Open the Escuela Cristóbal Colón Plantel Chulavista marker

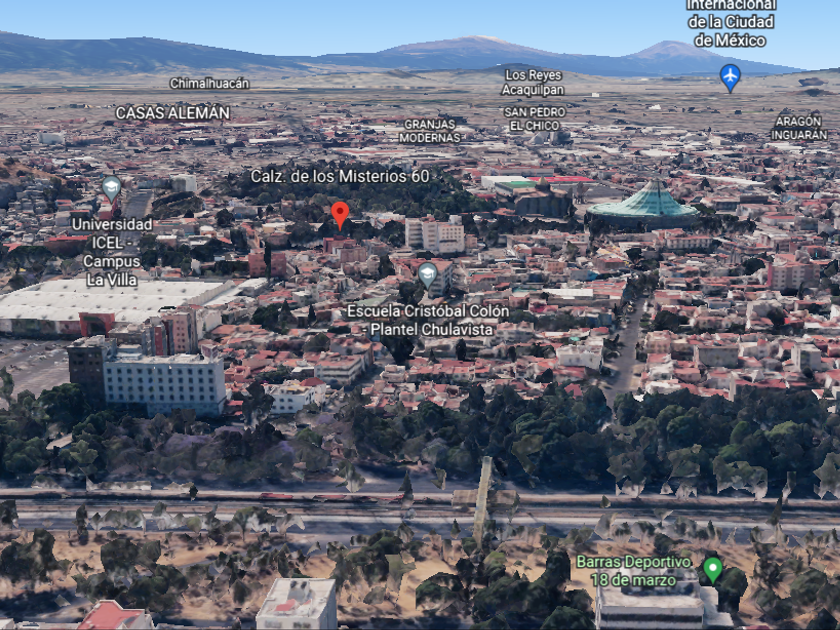(428, 273)
